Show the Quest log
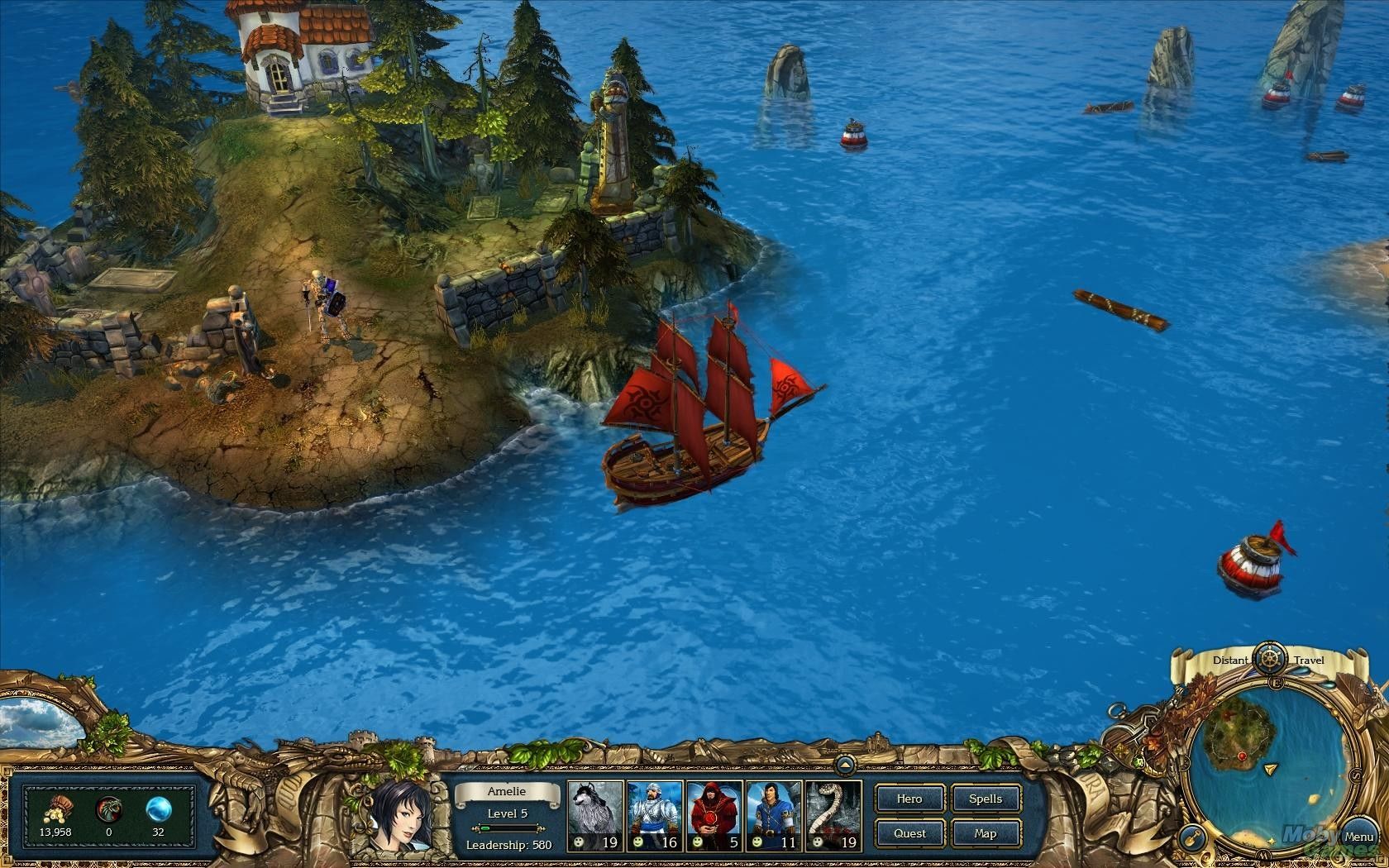 pos(909,833)
